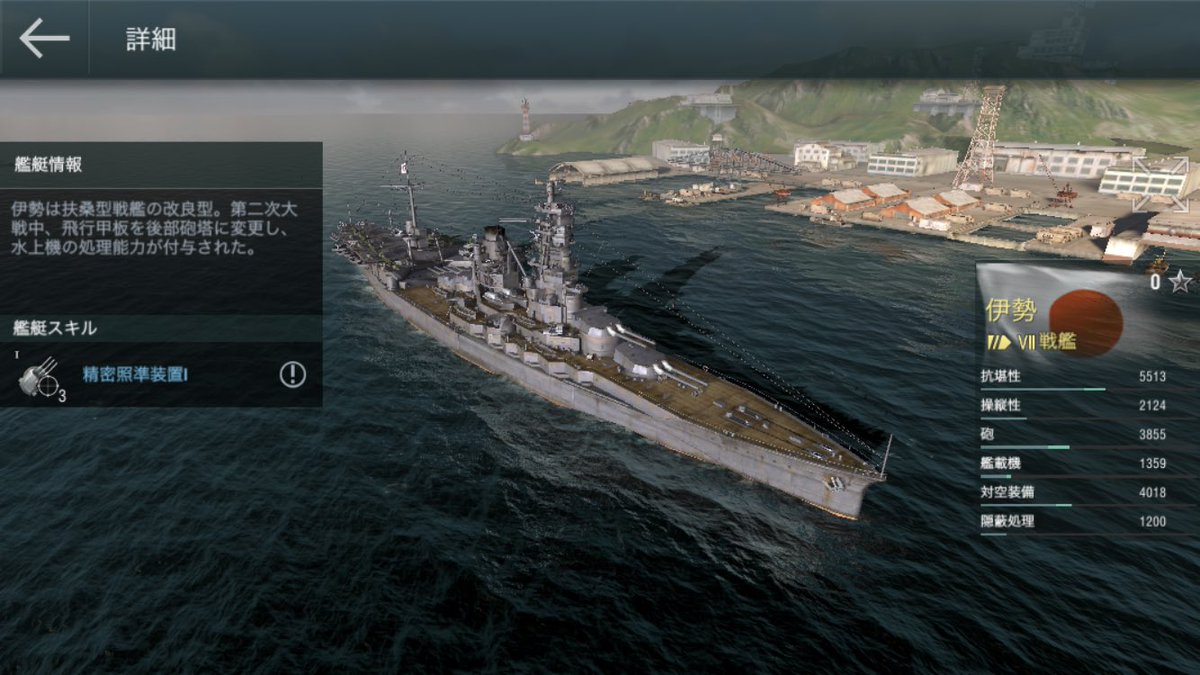Tap the star rating icon

click(1180, 282)
